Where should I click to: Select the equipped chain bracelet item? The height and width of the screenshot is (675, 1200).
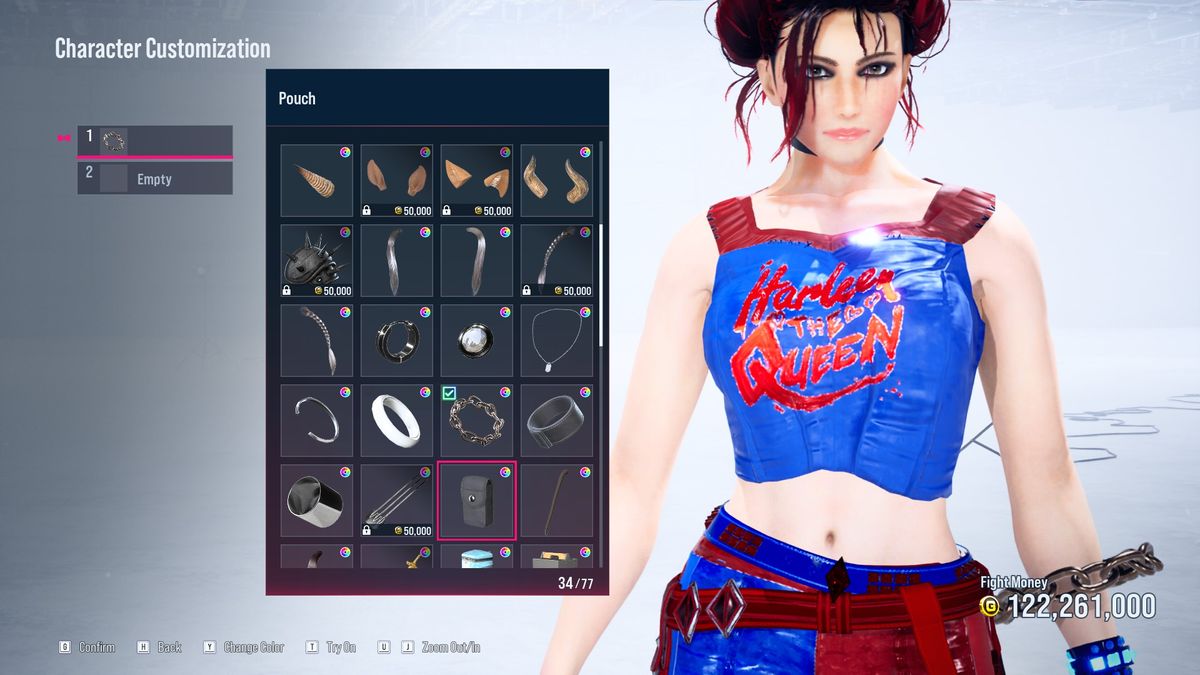[476, 420]
